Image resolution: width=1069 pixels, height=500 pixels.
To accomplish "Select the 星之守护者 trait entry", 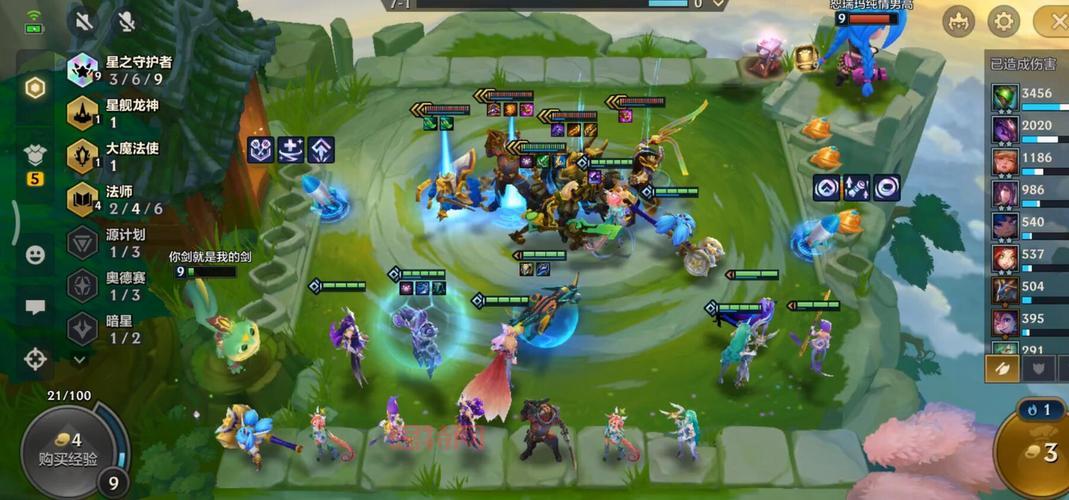I will pyautogui.click(x=120, y=69).
